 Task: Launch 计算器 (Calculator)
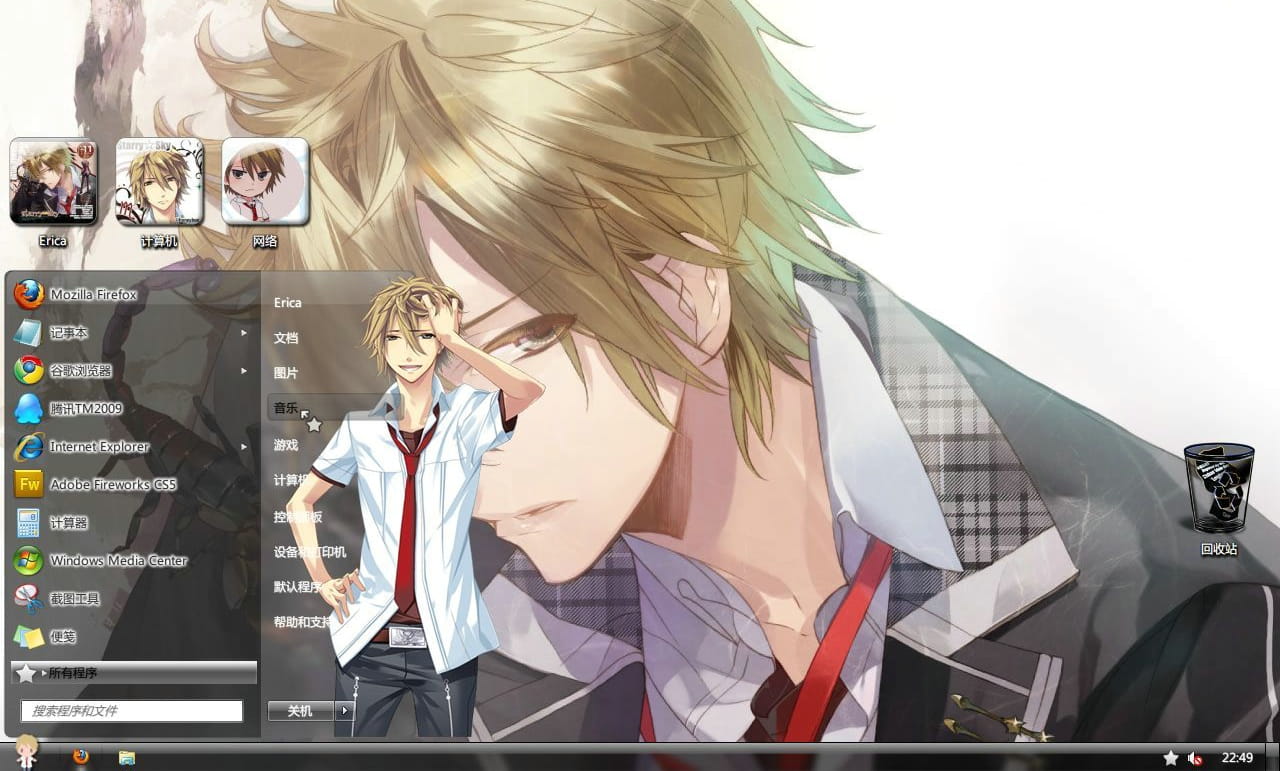pos(66,522)
